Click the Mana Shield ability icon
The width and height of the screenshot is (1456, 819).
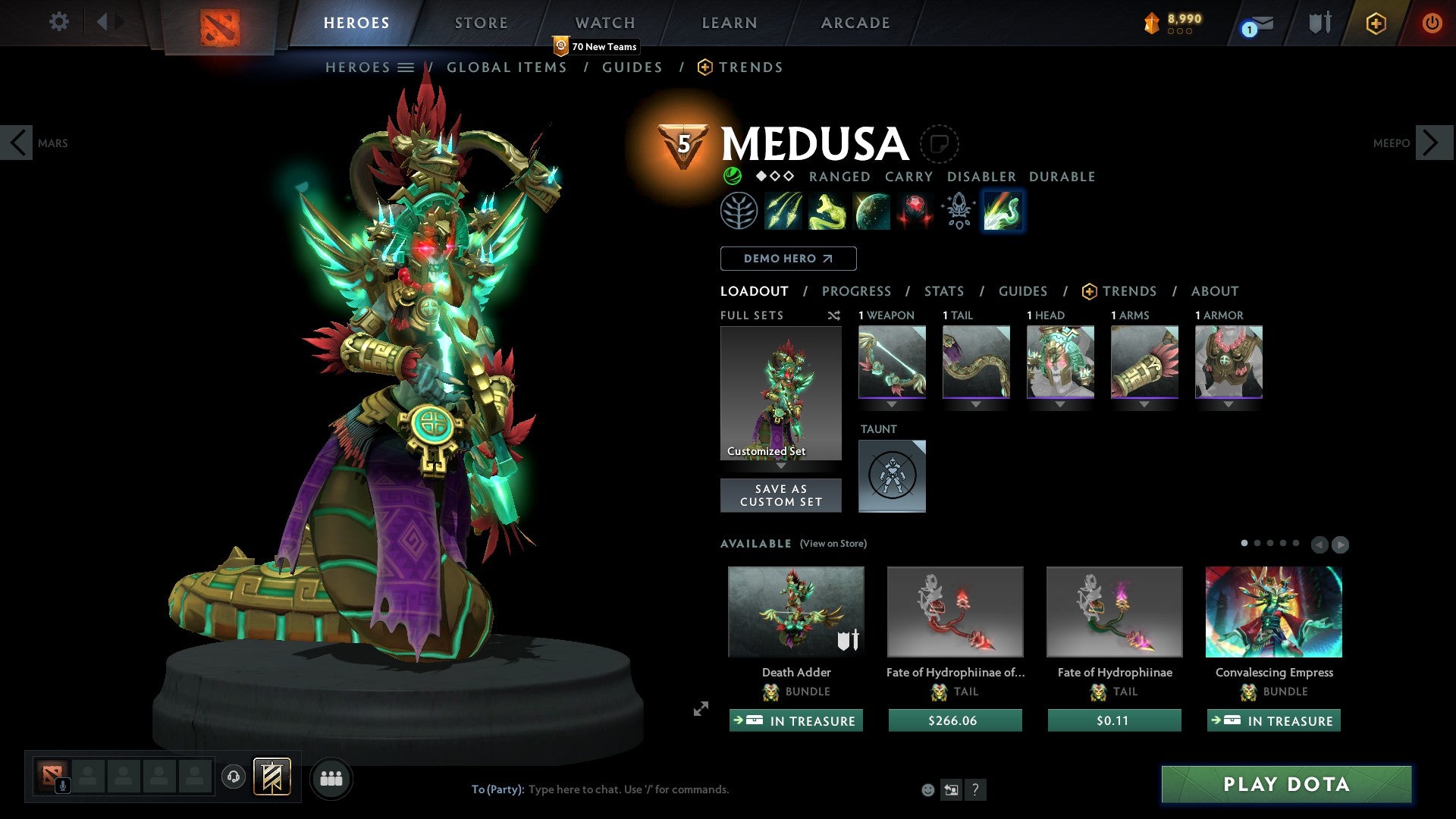871,211
